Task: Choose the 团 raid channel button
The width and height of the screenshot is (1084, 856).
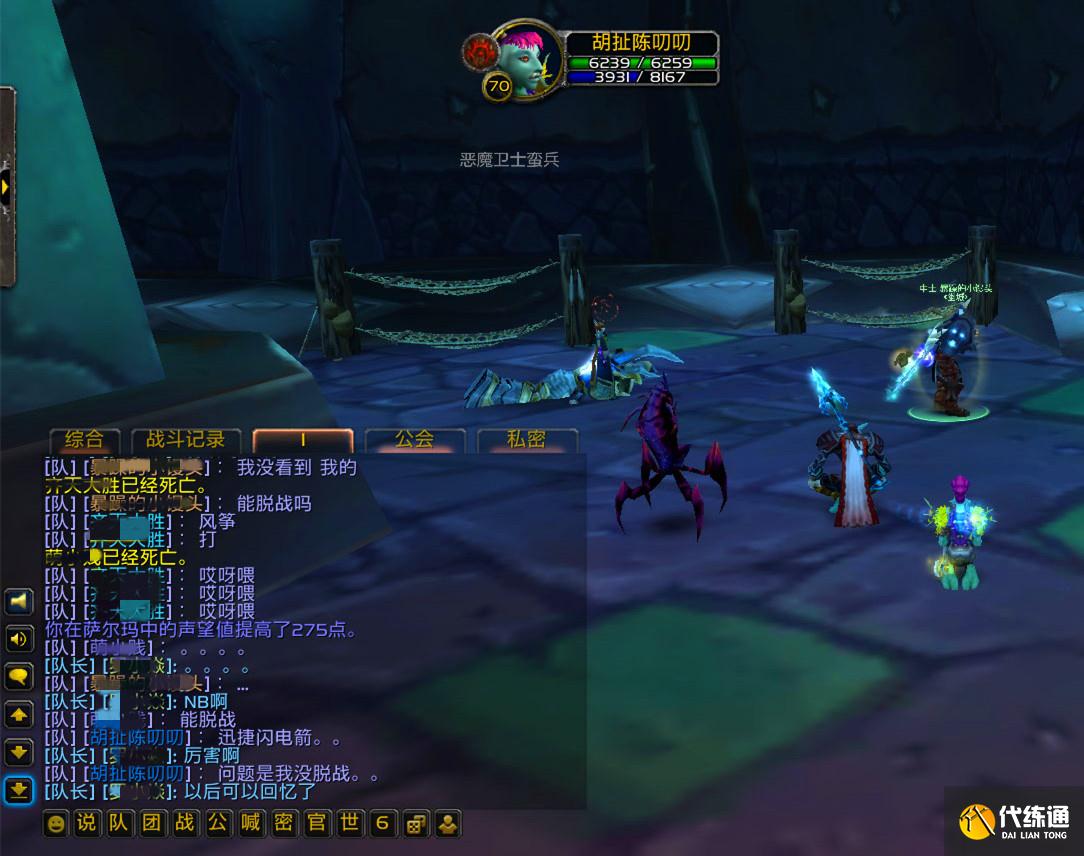Action: [x=152, y=824]
